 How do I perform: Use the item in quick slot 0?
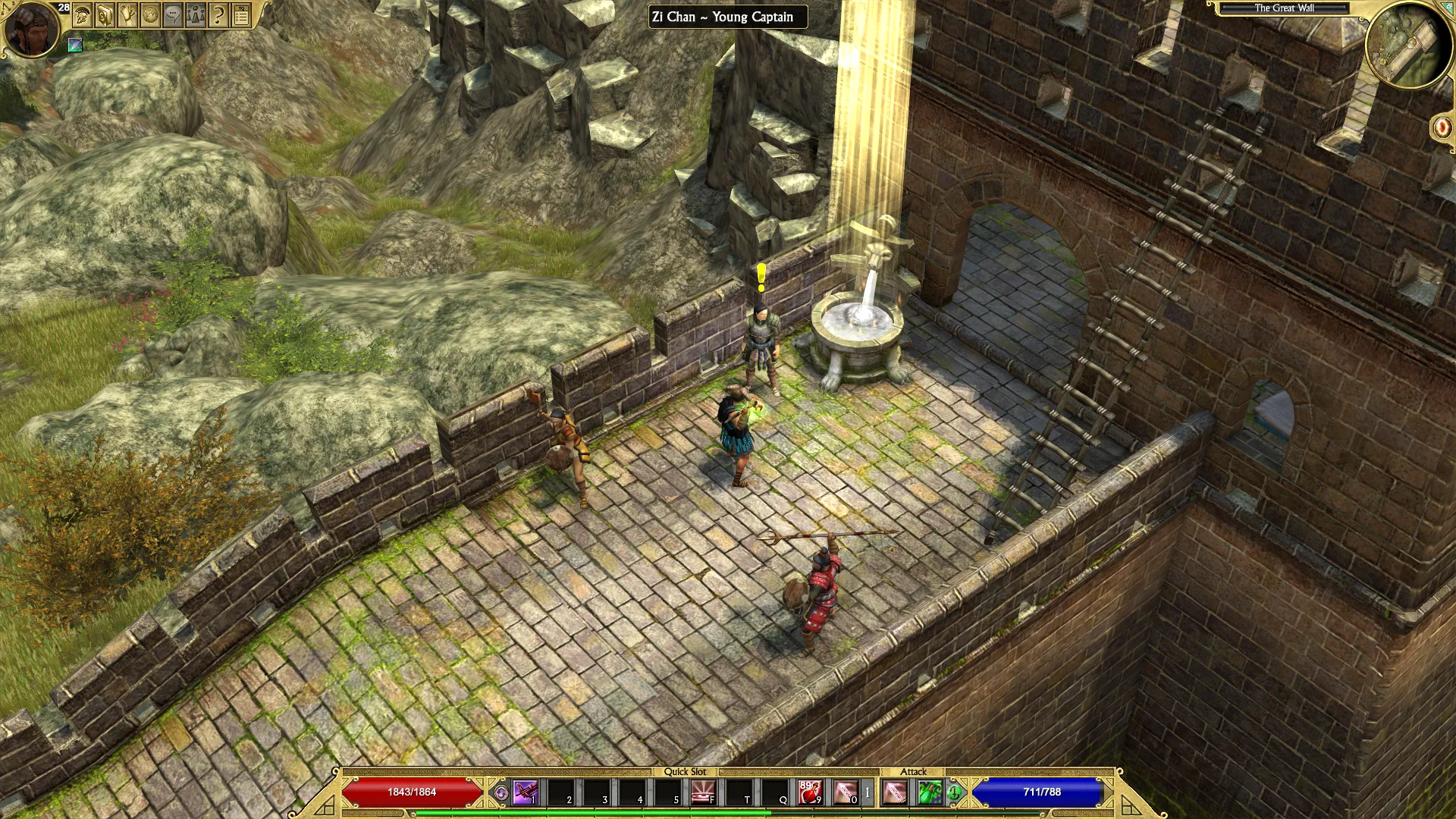[x=846, y=793]
